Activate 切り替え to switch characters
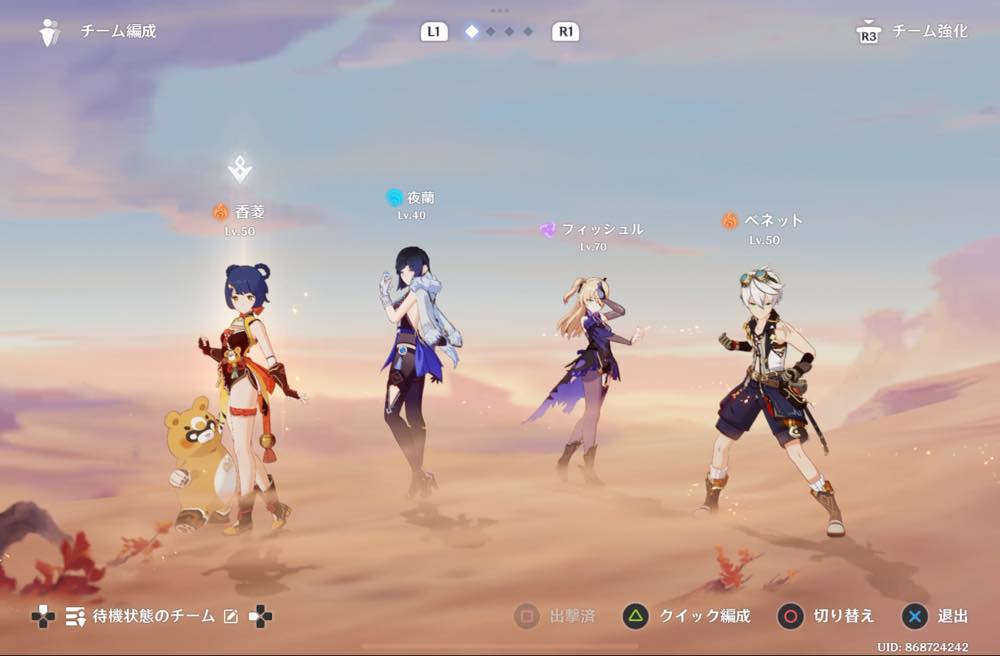This screenshot has width=1000, height=656. tap(828, 616)
